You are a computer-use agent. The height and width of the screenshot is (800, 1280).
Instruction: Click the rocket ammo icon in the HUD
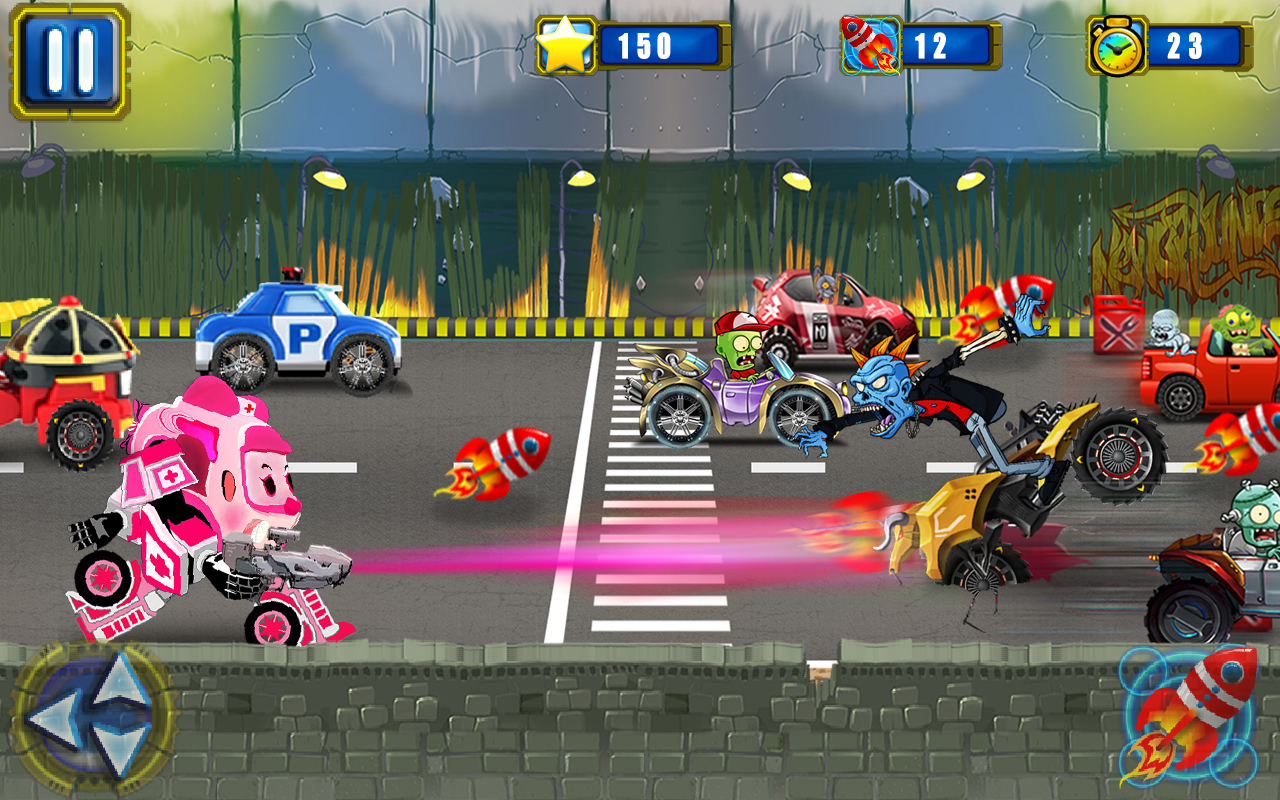[x=872, y=43]
